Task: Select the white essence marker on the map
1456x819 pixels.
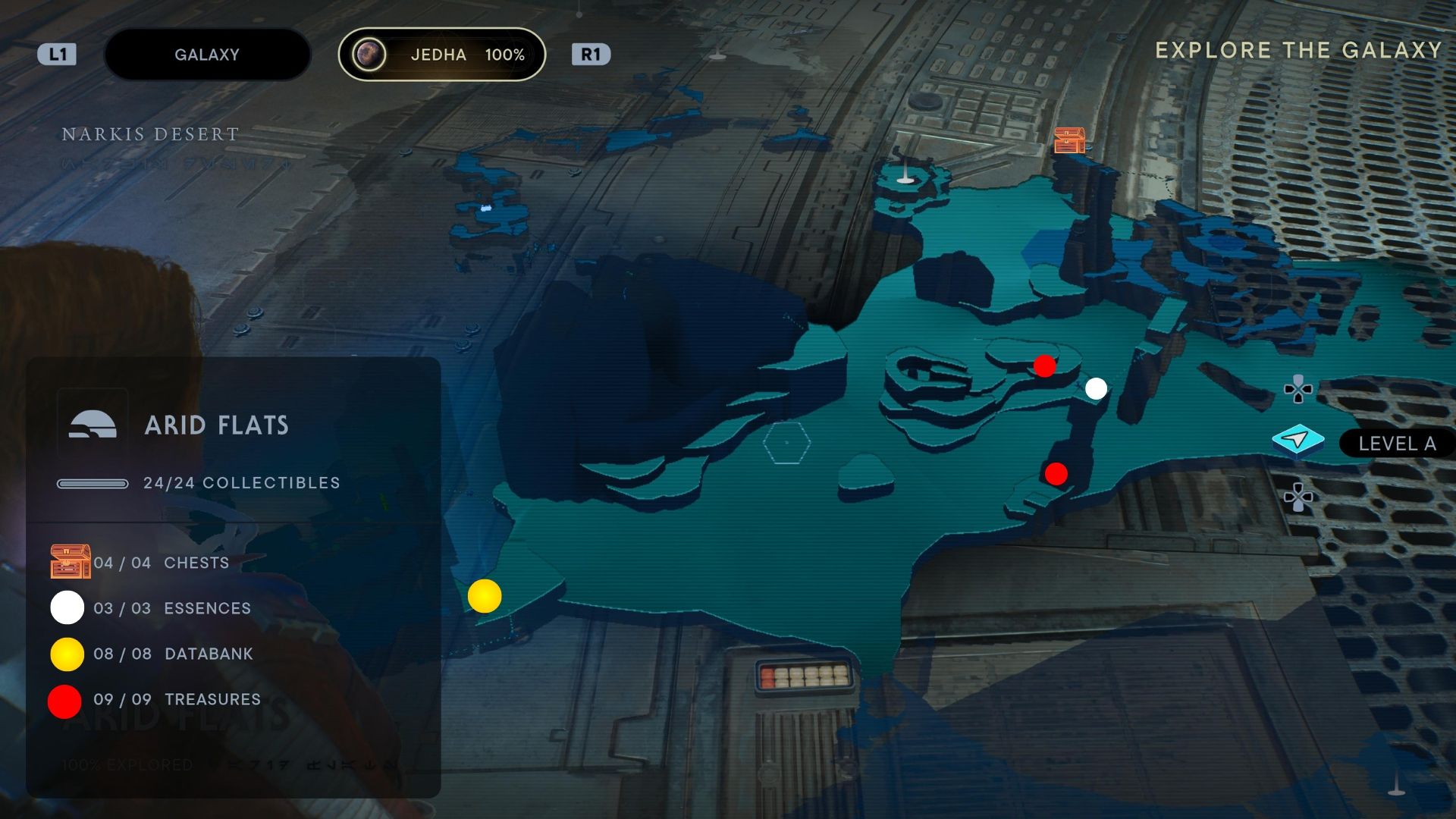Action: 1096,389
